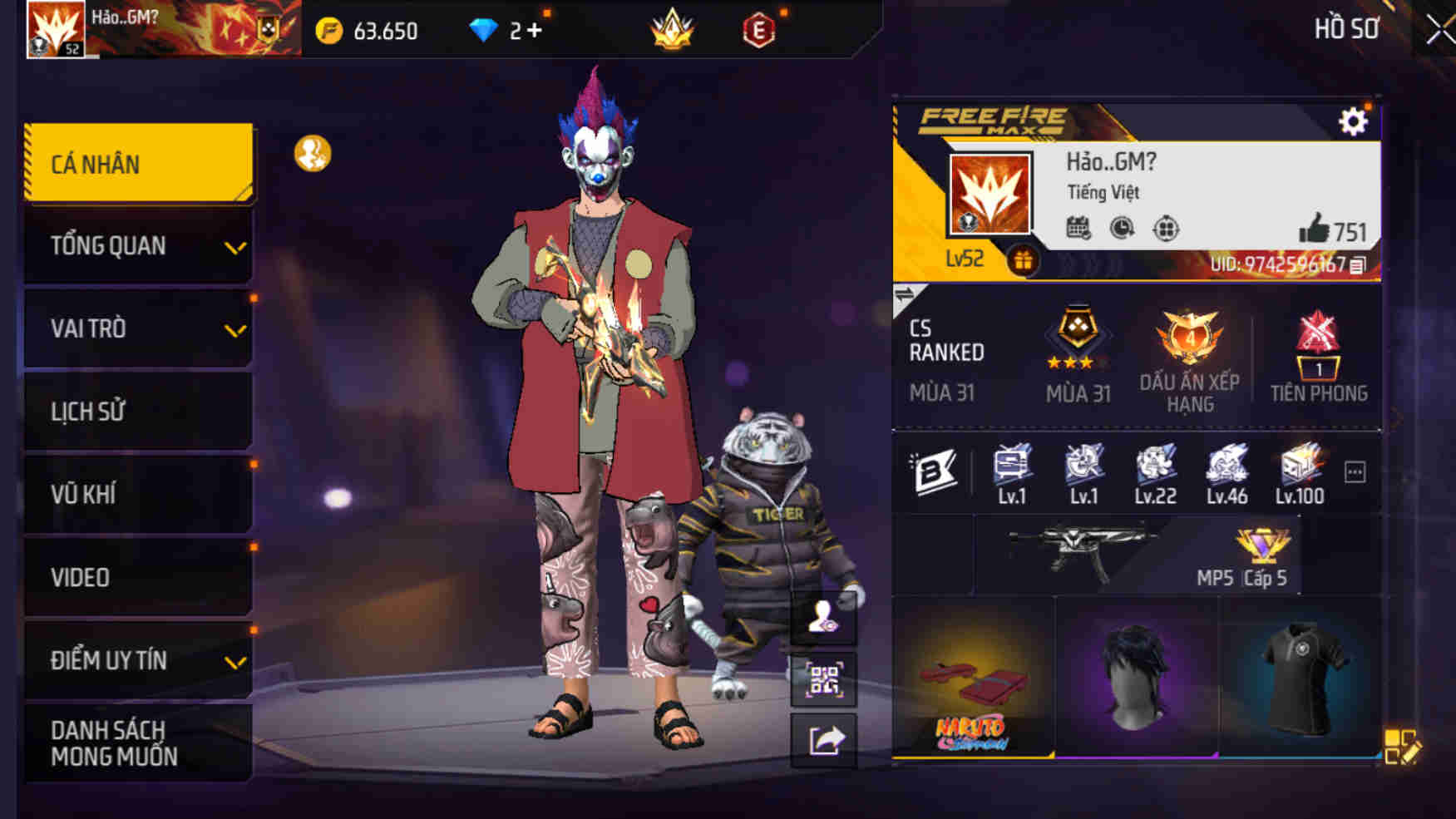The image size is (1456, 819).
Task: Open the calendar icon under the player name
Action: (x=1079, y=227)
